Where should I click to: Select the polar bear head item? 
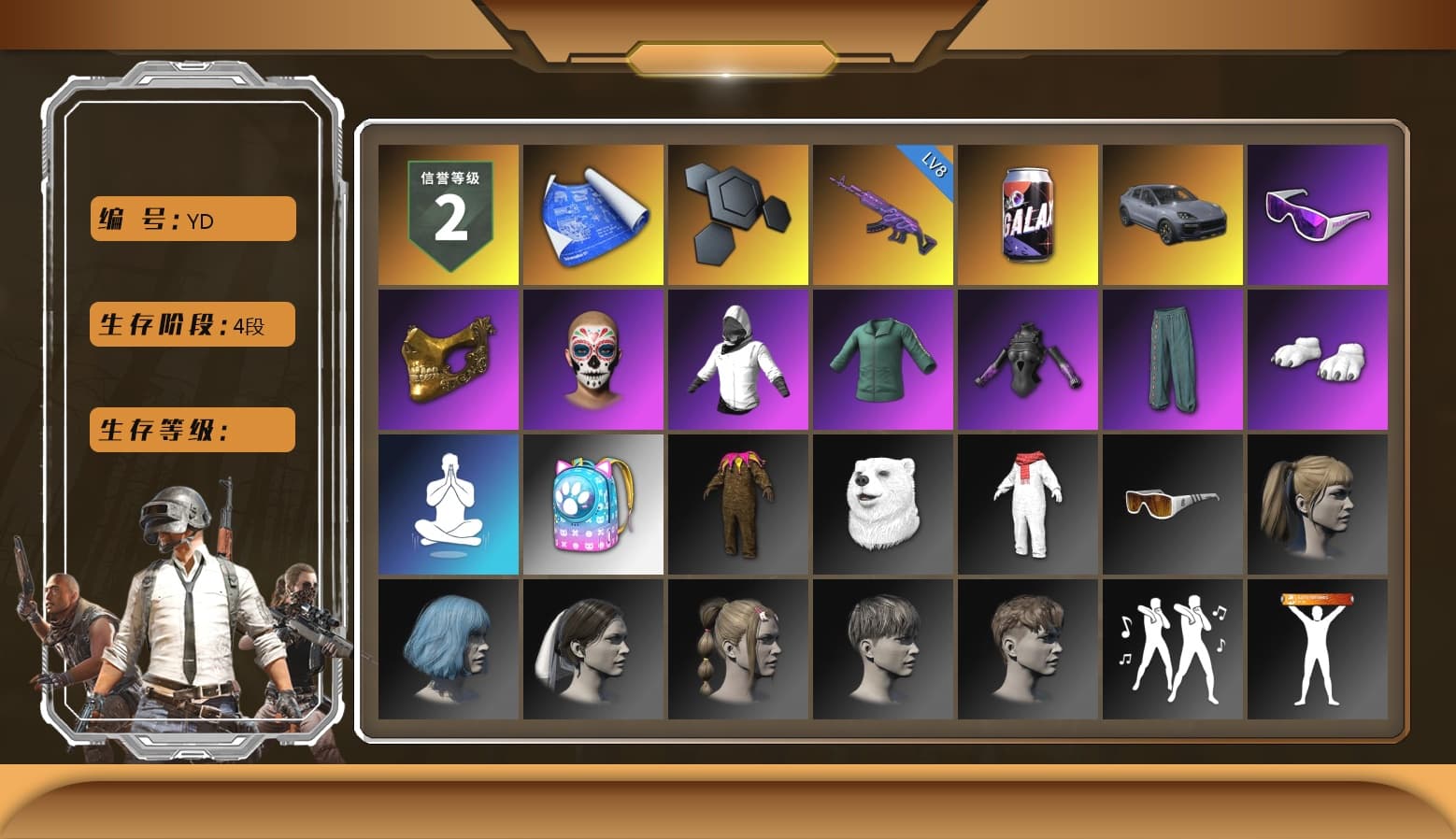click(883, 505)
